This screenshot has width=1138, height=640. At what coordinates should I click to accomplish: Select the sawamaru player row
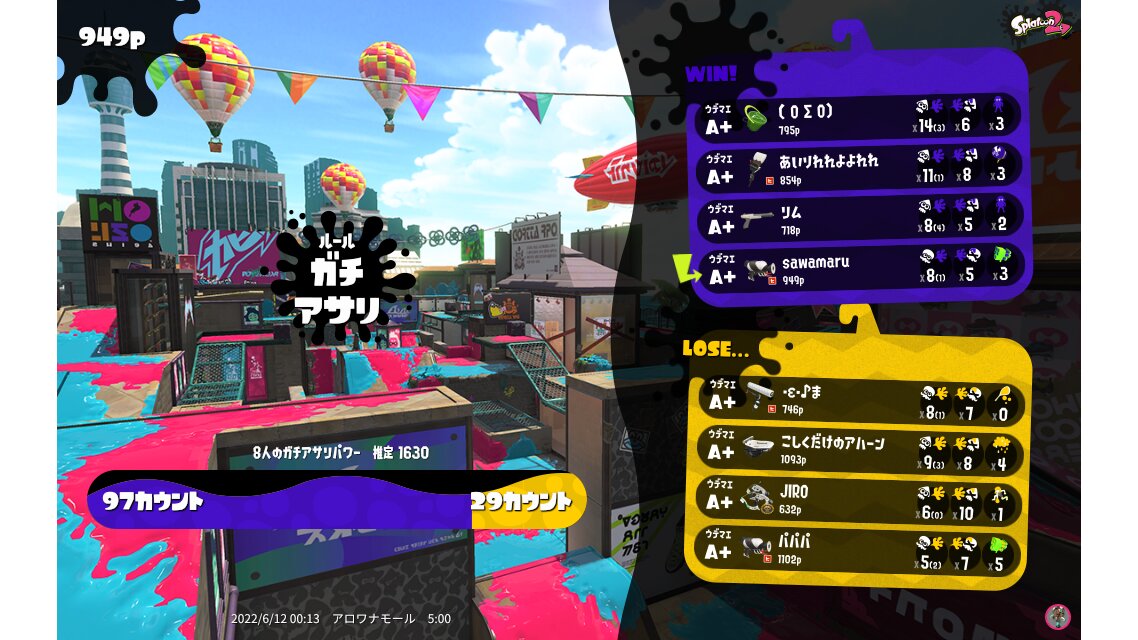click(858, 268)
